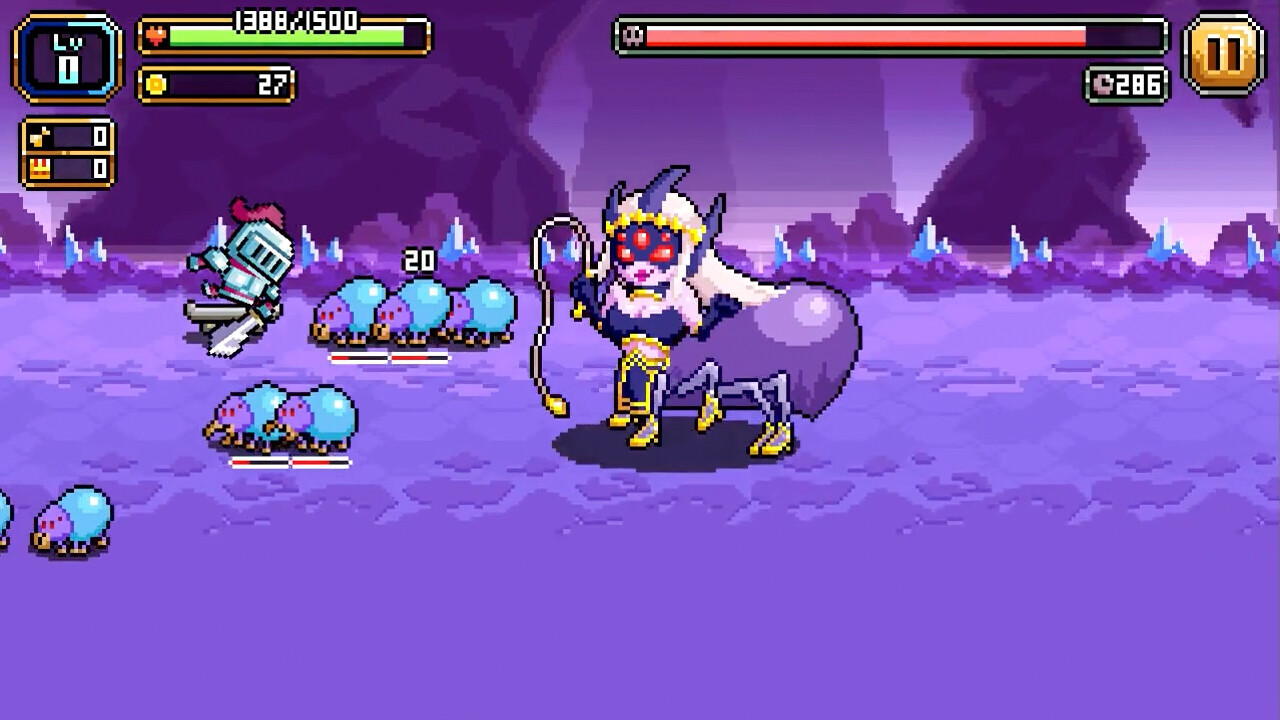Click the pink skull currency icon showing 286
The width and height of the screenshot is (1280, 720).
pos(1102,85)
